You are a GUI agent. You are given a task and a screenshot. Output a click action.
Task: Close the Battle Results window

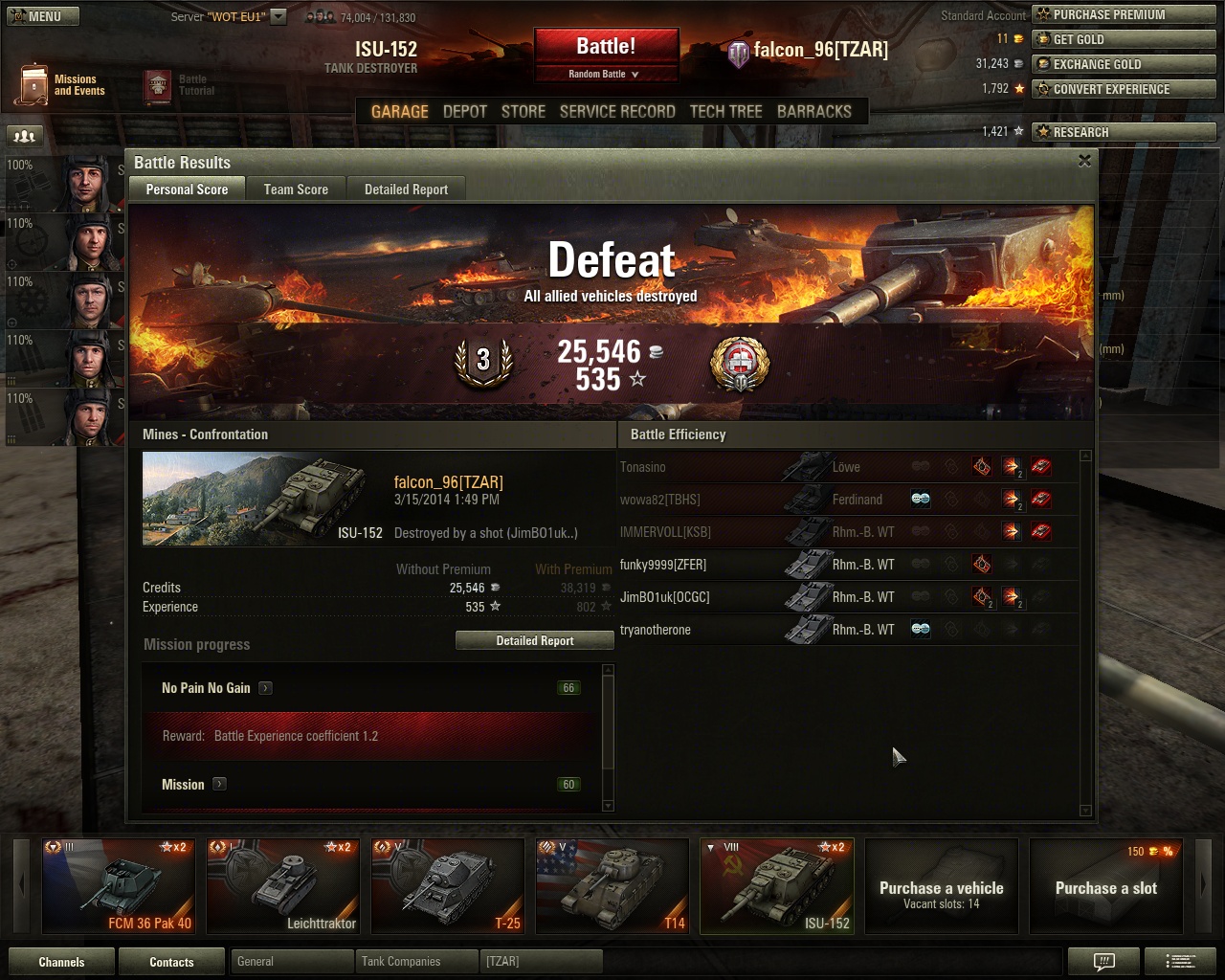1084,161
